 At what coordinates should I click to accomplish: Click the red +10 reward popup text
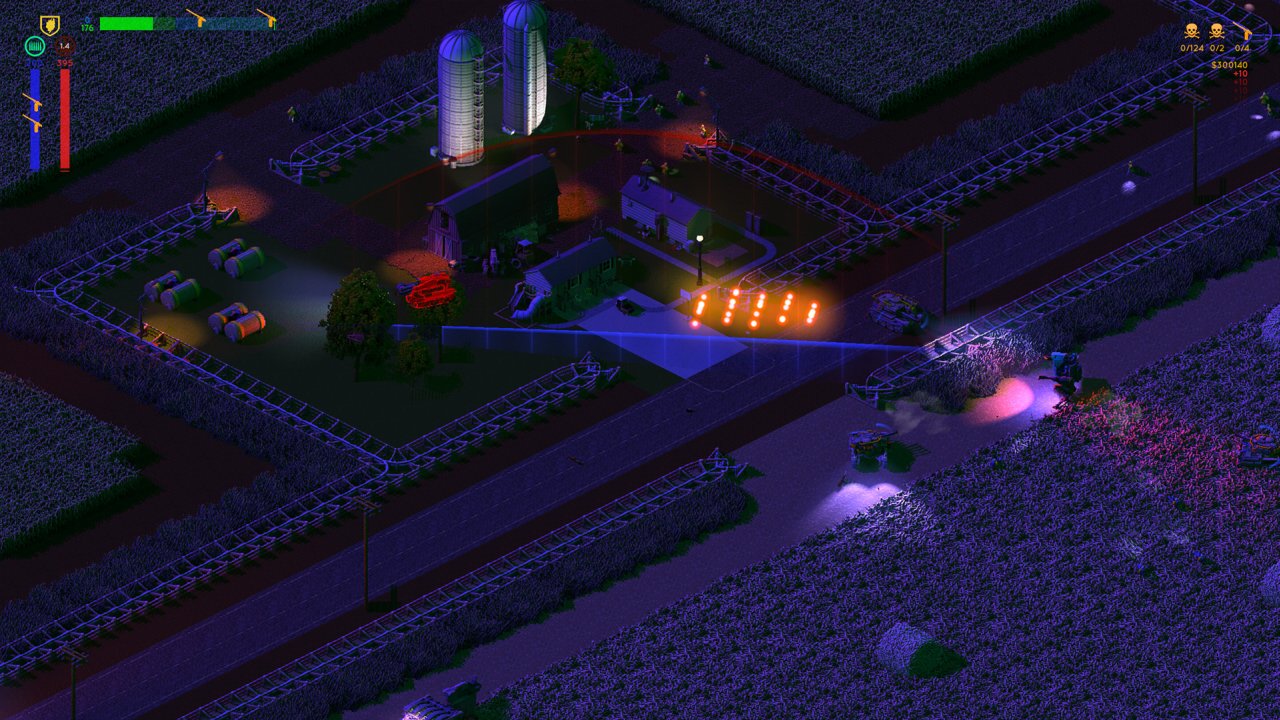1240,73
